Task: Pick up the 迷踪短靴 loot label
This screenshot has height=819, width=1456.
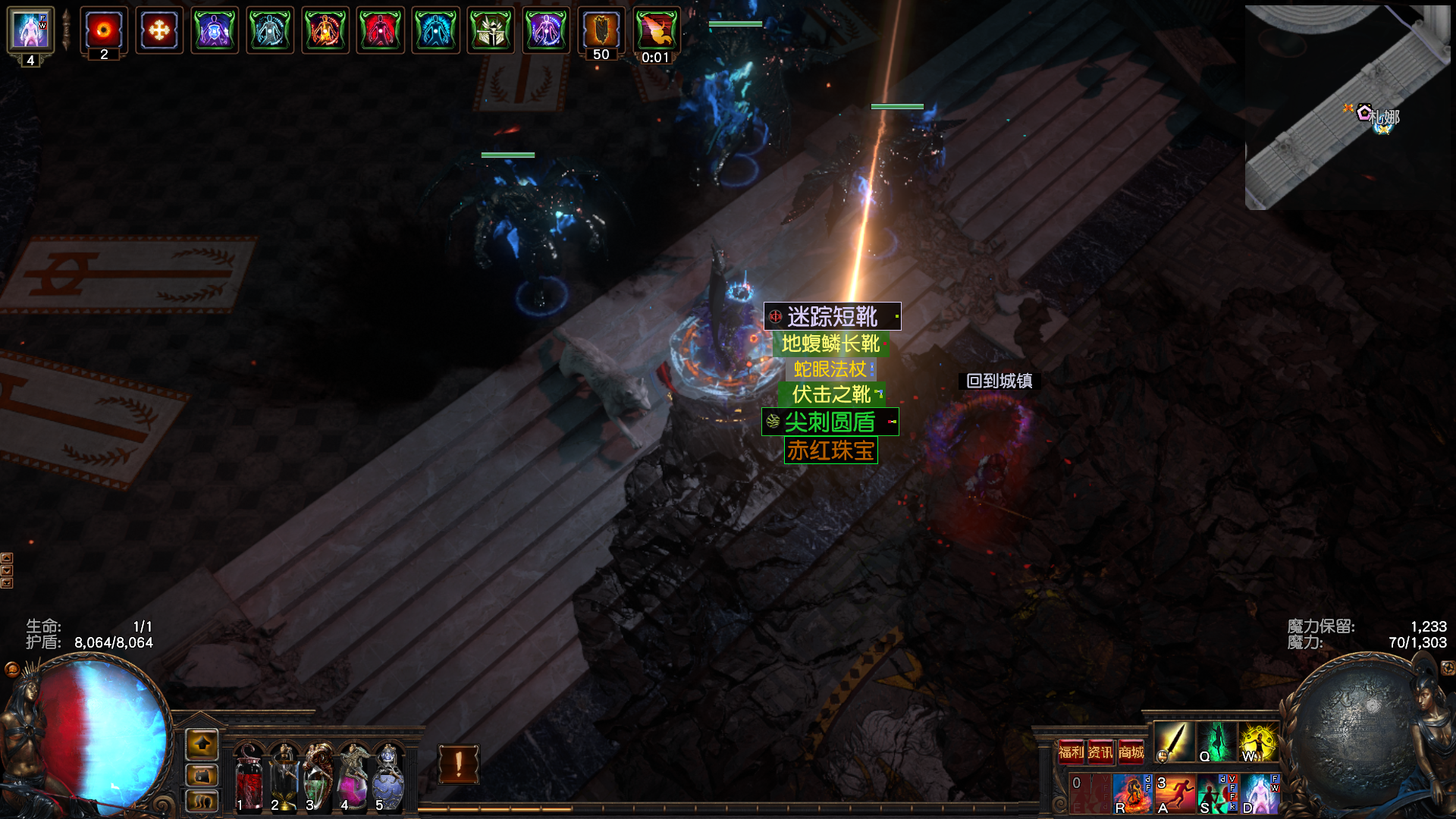Action: click(832, 316)
